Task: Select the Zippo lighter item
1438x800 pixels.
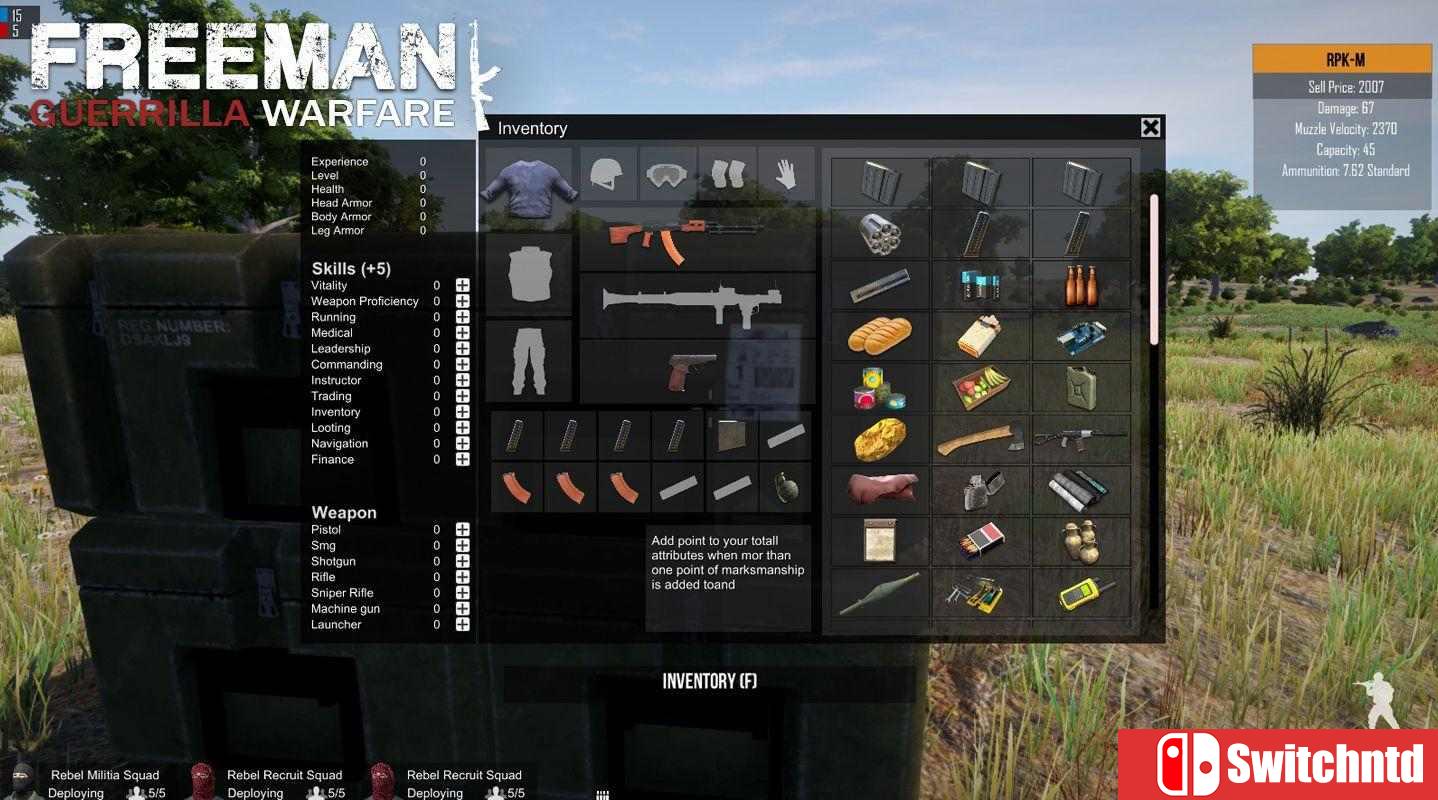Action: pyautogui.click(x=980, y=489)
